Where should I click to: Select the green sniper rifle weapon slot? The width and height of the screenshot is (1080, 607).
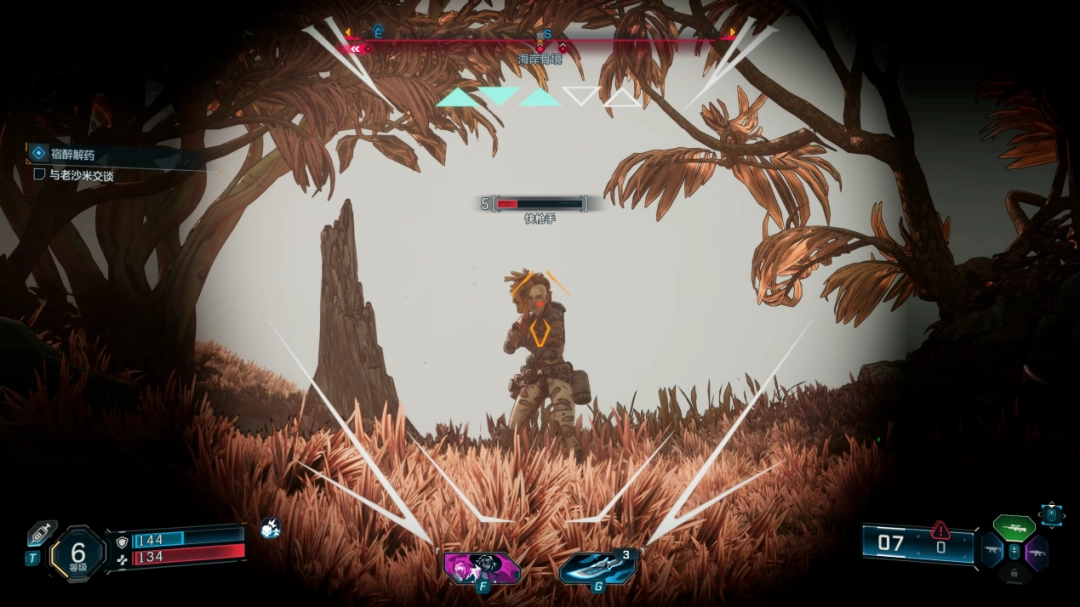tap(1014, 527)
